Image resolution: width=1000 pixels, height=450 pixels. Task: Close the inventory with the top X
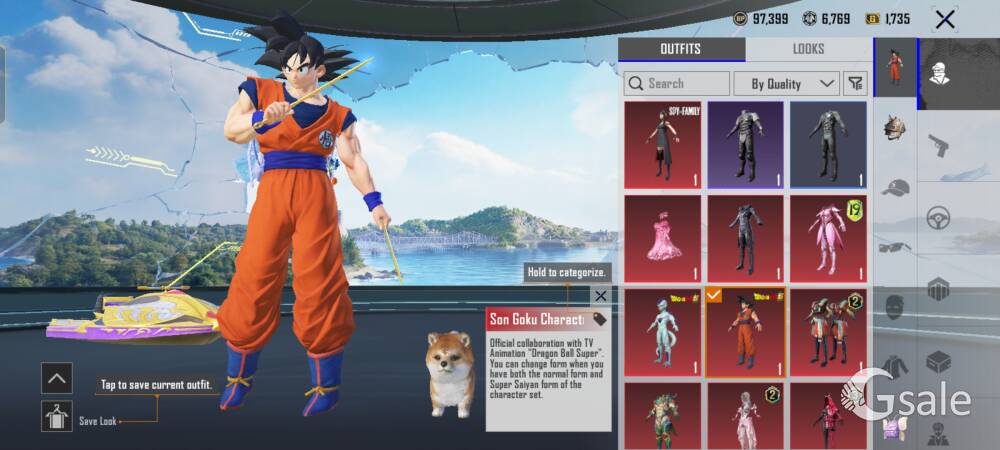click(944, 19)
